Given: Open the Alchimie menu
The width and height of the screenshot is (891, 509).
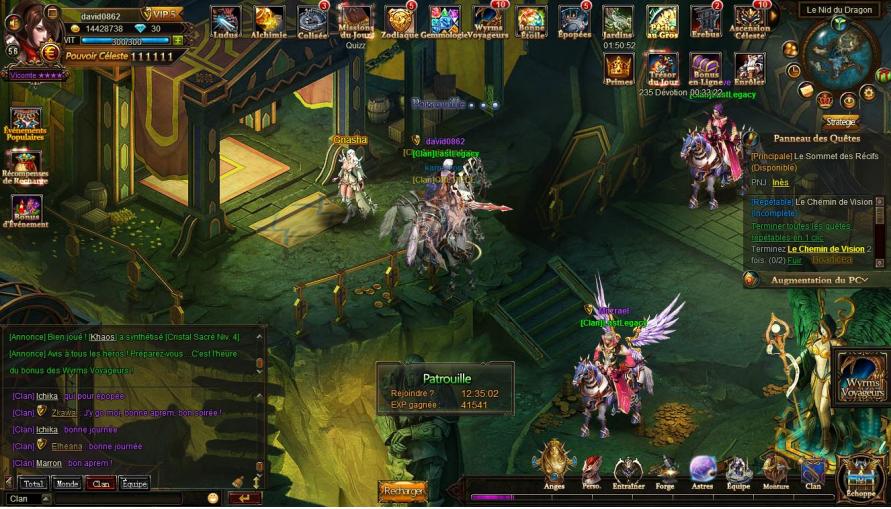Looking at the screenshot, I should 269,21.
